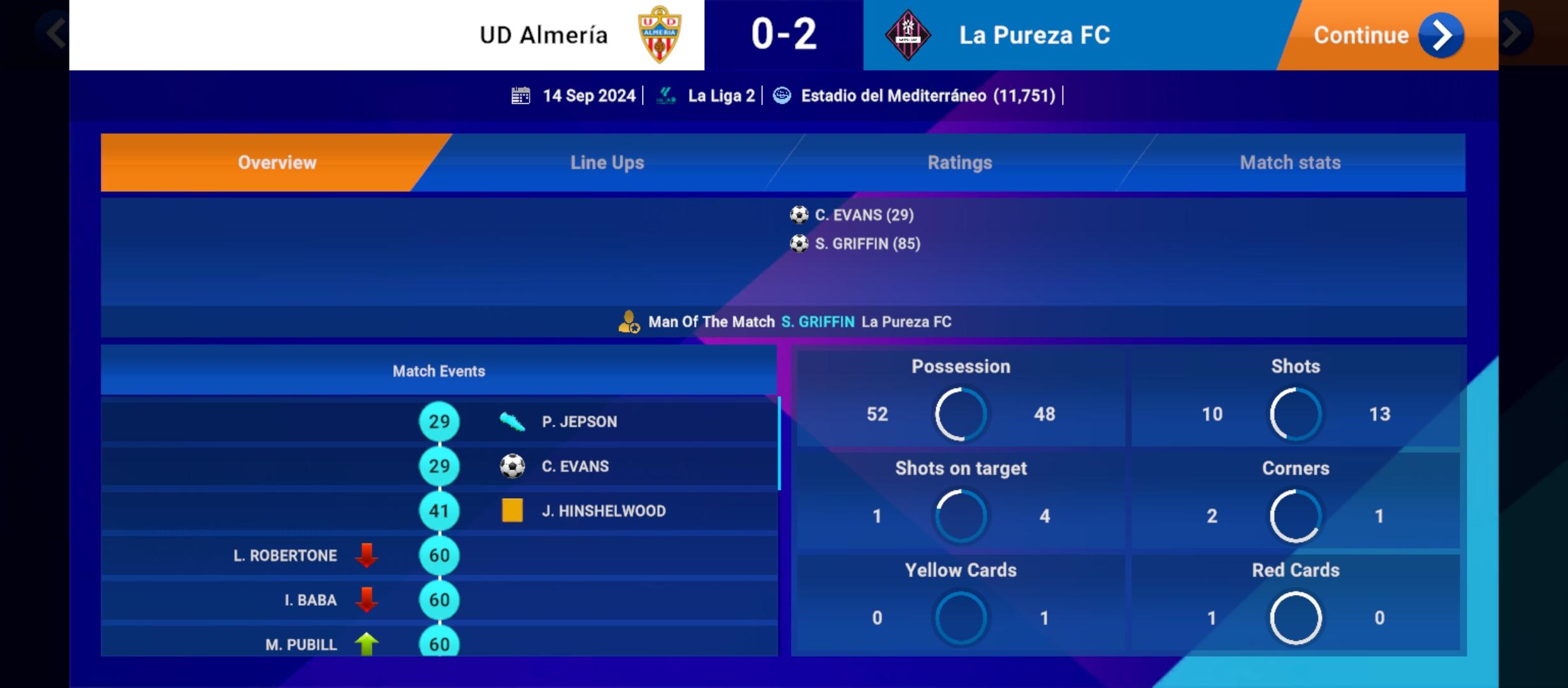Expand details using the Continue chevron
Image resolution: width=1568 pixels, height=688 pixels.
pos(1441,35)
